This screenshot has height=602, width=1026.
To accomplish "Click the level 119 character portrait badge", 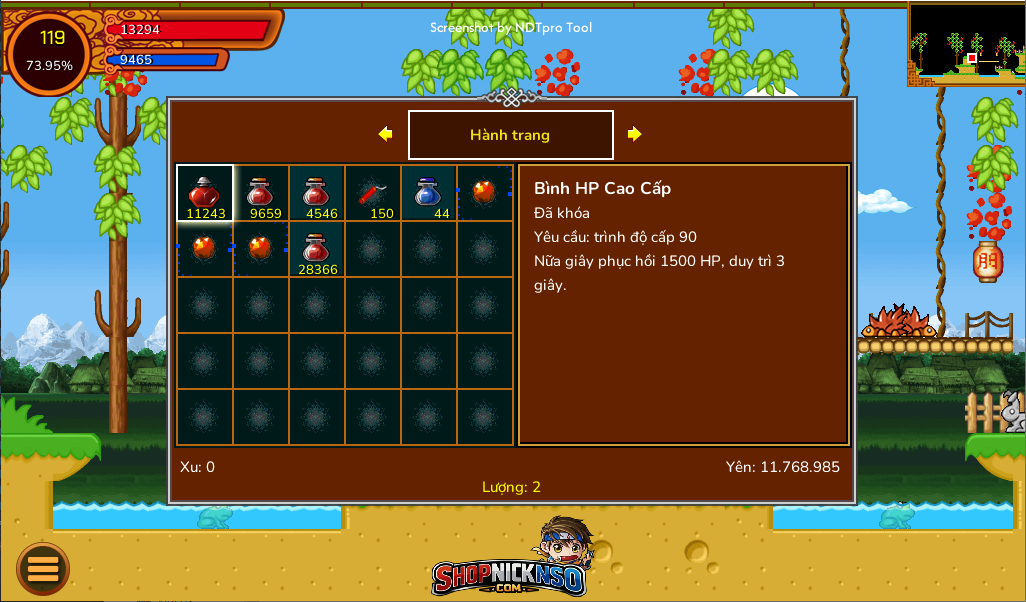I will coord(50,51).
